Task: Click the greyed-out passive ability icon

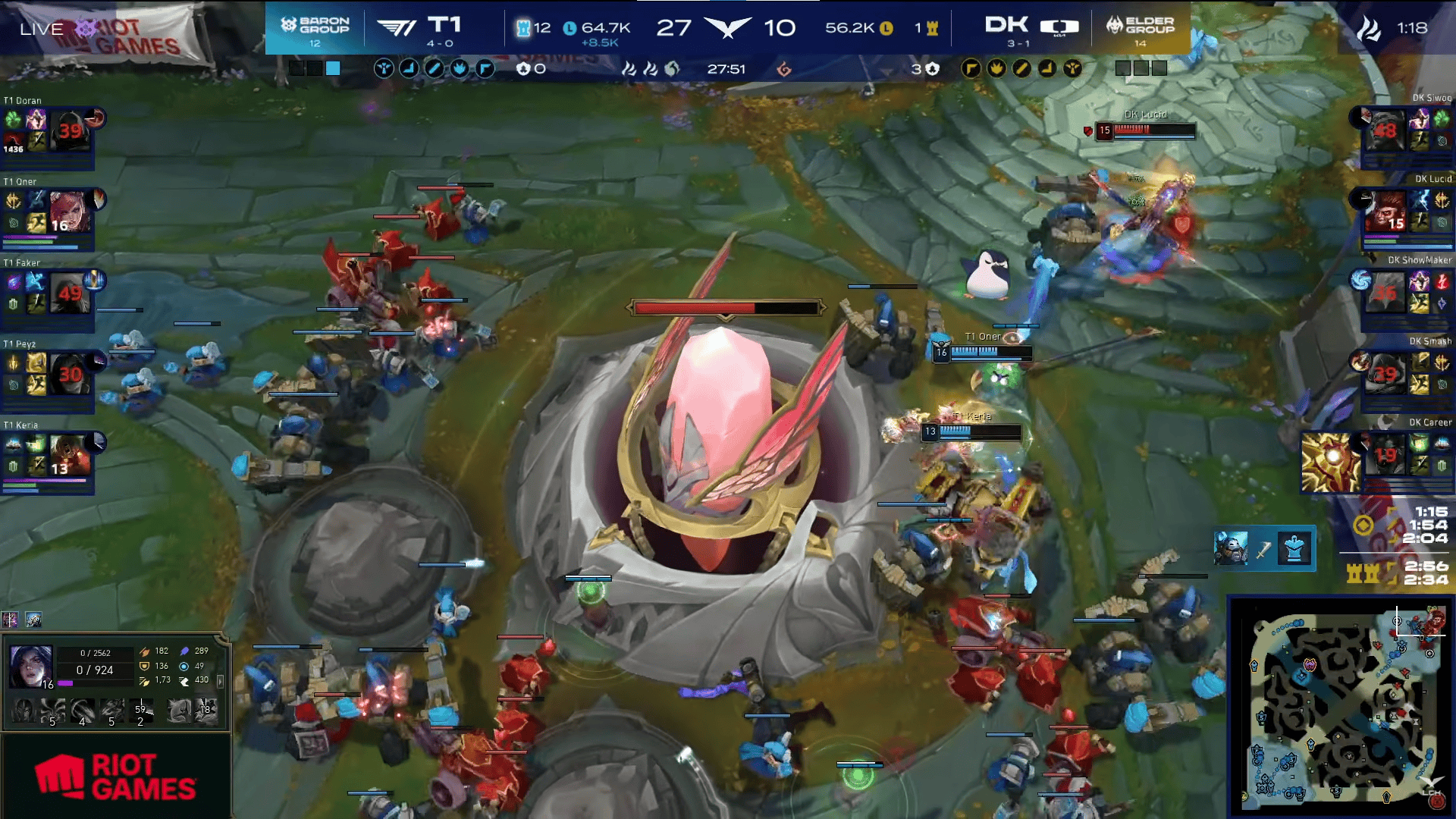Action: pos(23,711)
